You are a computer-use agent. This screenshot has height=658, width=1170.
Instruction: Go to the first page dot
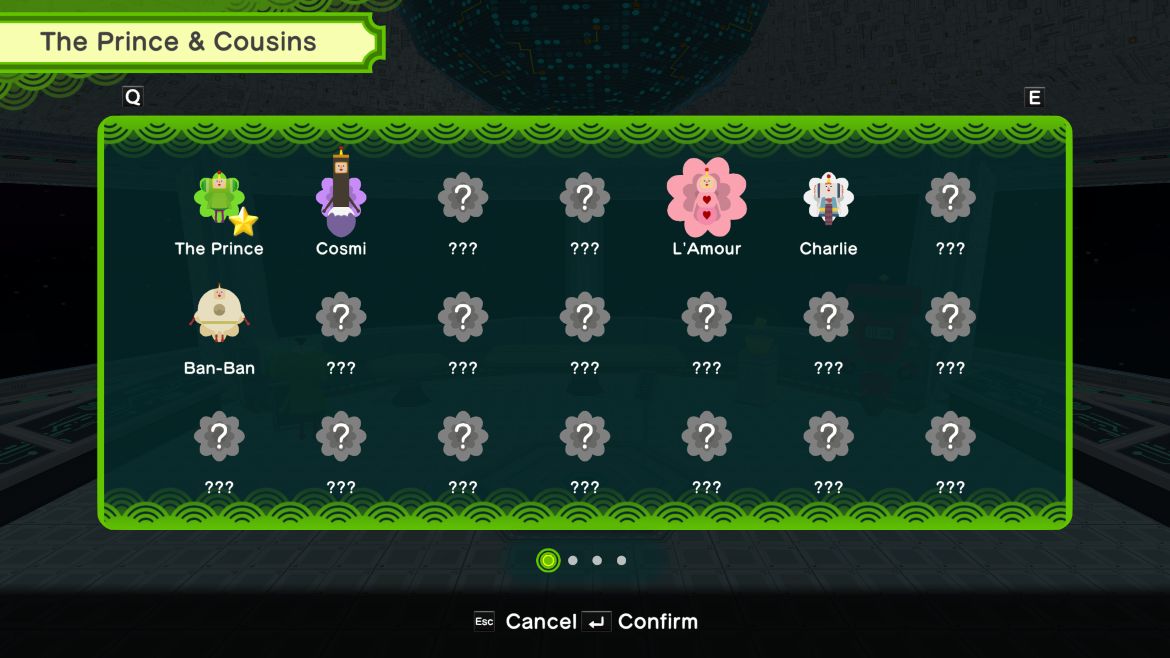(548, 560)
